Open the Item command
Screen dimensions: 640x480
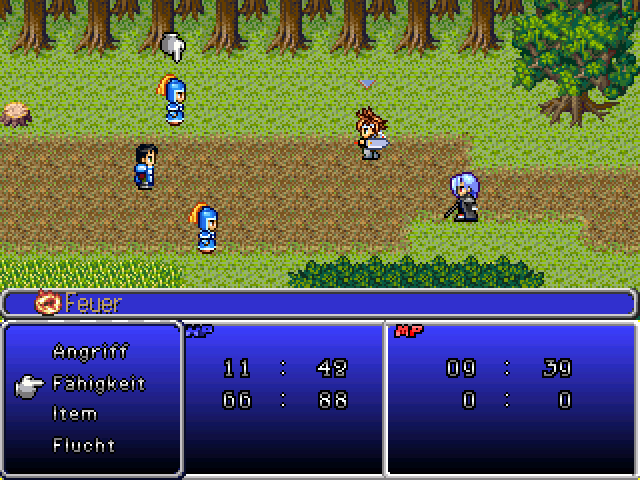[x=75, y=414]
